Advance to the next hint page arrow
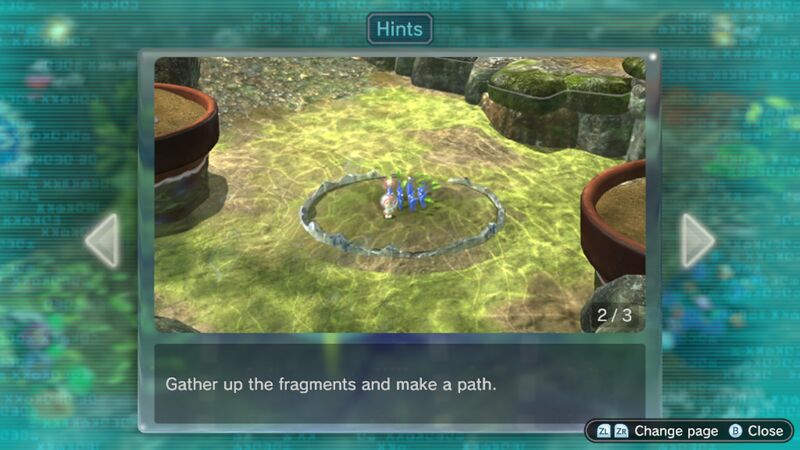The height and width of the screenshot is (450, 800). (x=697, y=240)
